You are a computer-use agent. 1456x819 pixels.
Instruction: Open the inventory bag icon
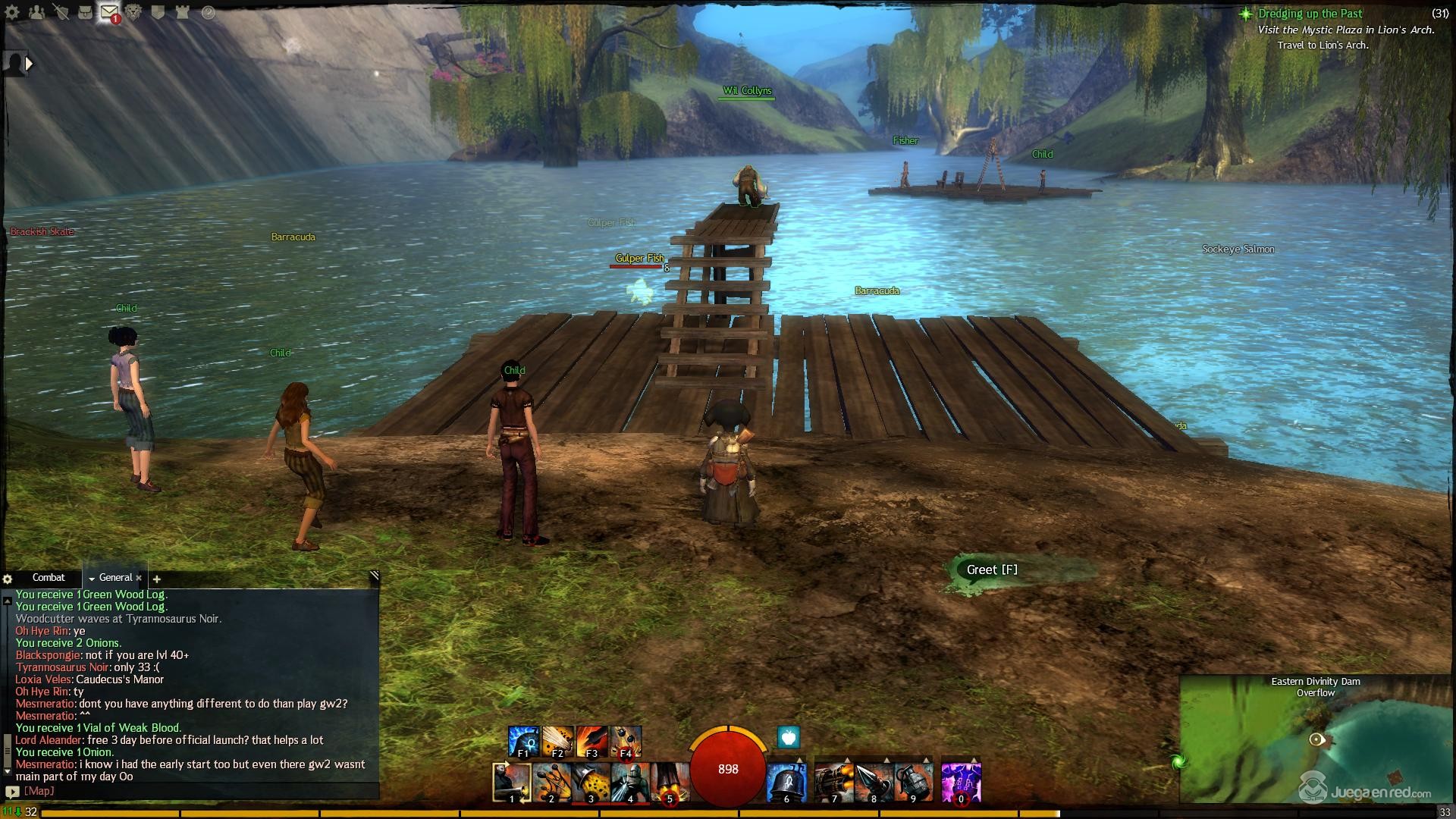pos(85,12)
